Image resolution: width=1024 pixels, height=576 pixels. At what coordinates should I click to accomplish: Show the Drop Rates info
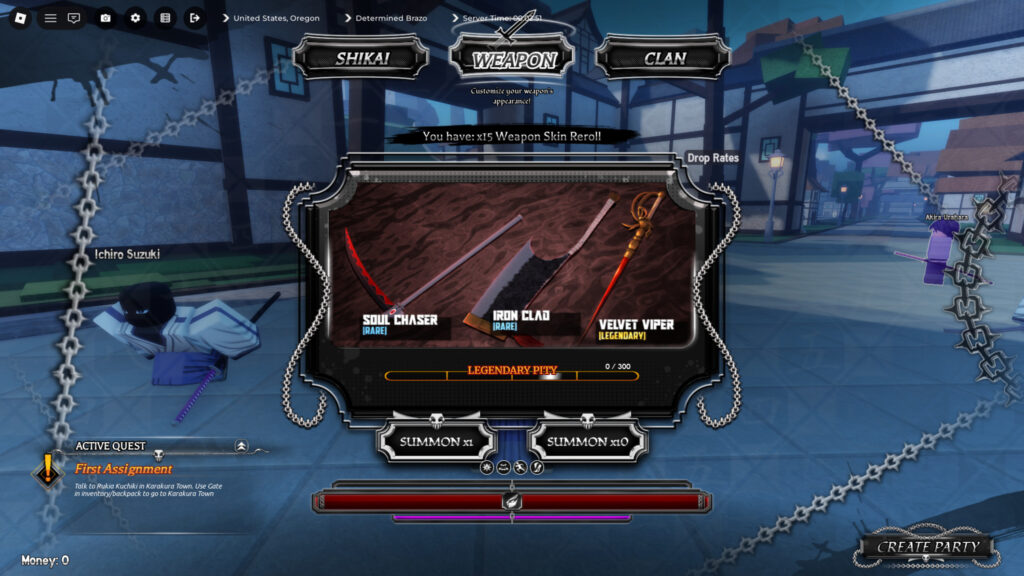pyautogui.click(x=712, y=158)
